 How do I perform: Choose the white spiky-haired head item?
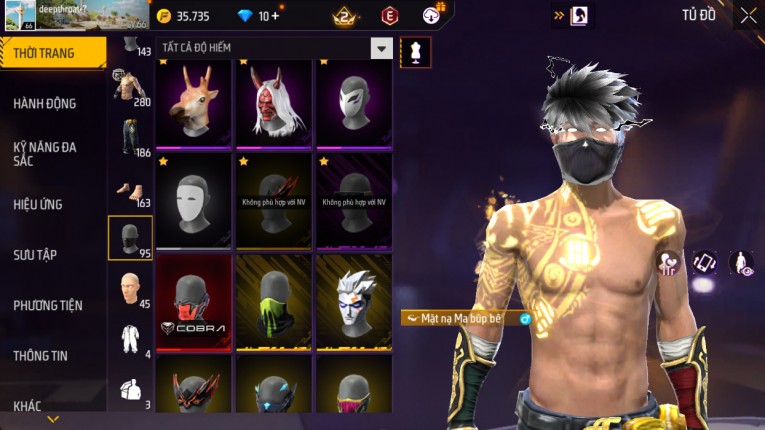click(354, 301)
